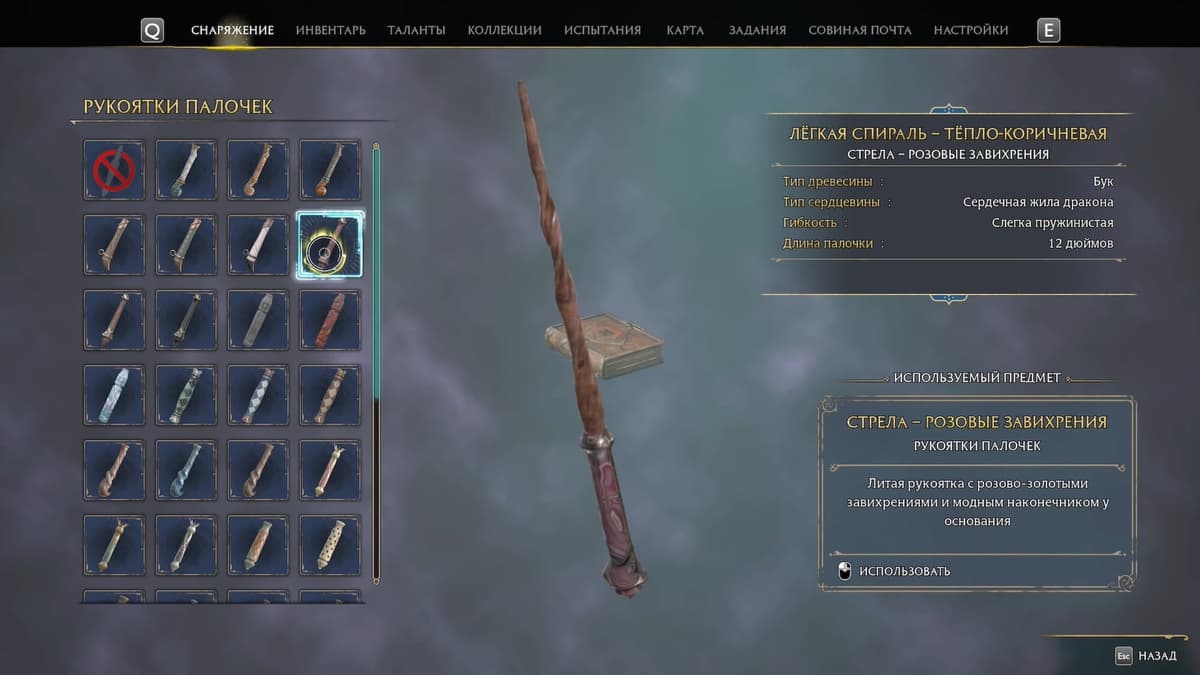Select the Снаряжение tab

pos(232,30)
